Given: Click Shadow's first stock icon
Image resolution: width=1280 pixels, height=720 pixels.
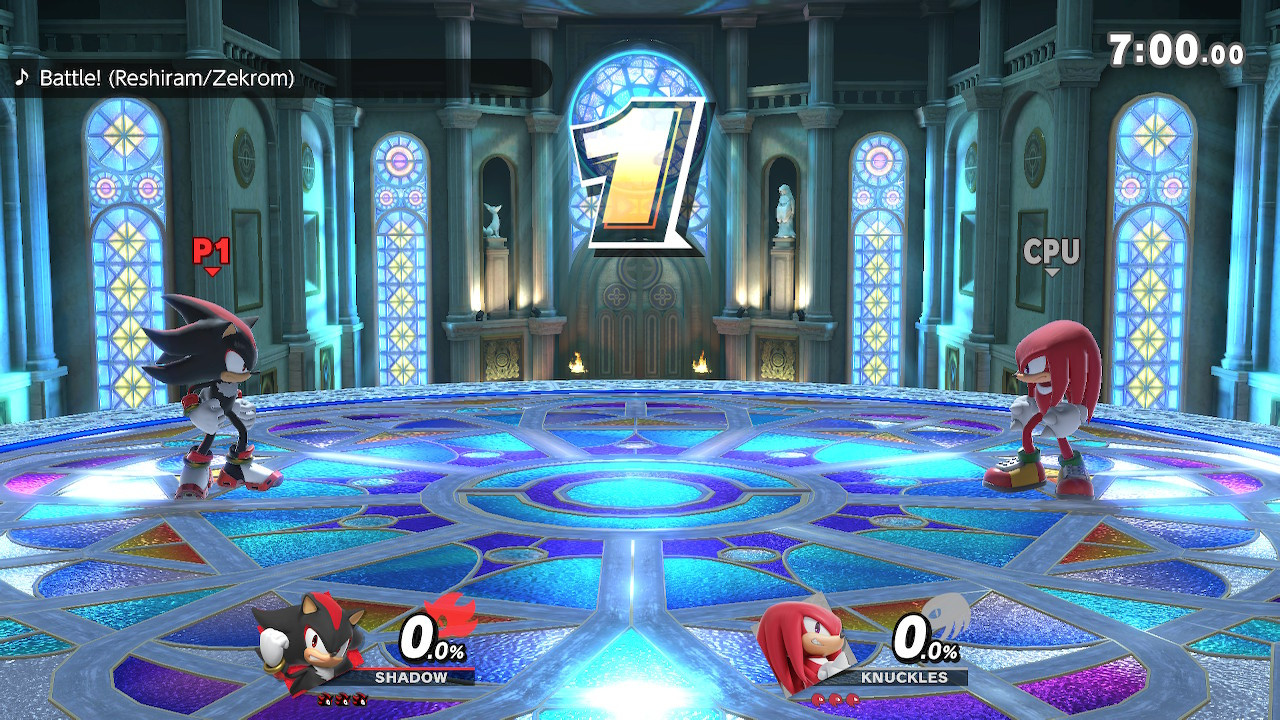Looking at the screenshot, I should pos(326,700).
